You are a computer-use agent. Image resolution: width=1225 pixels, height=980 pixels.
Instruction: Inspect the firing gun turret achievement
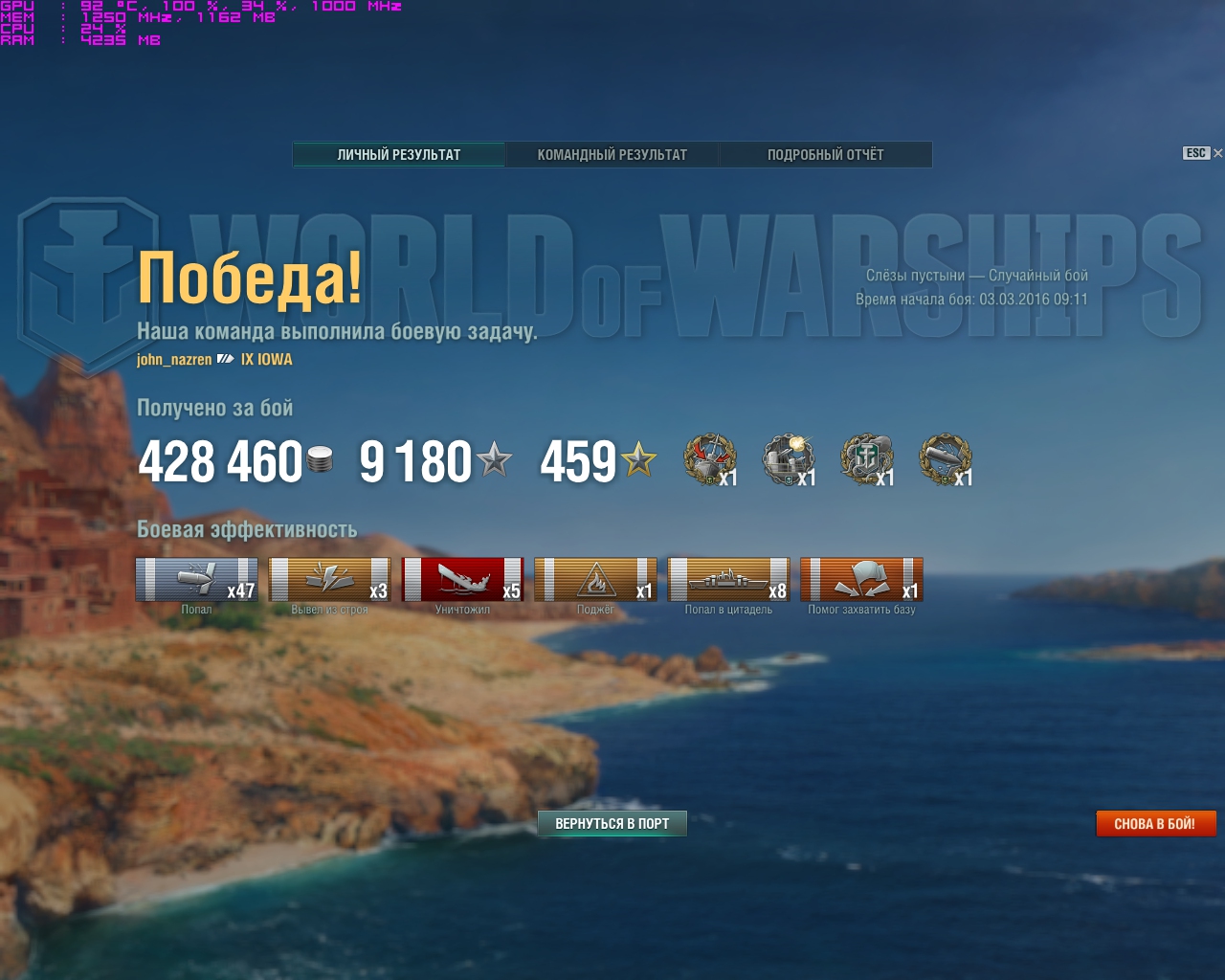tap(788, 459)
